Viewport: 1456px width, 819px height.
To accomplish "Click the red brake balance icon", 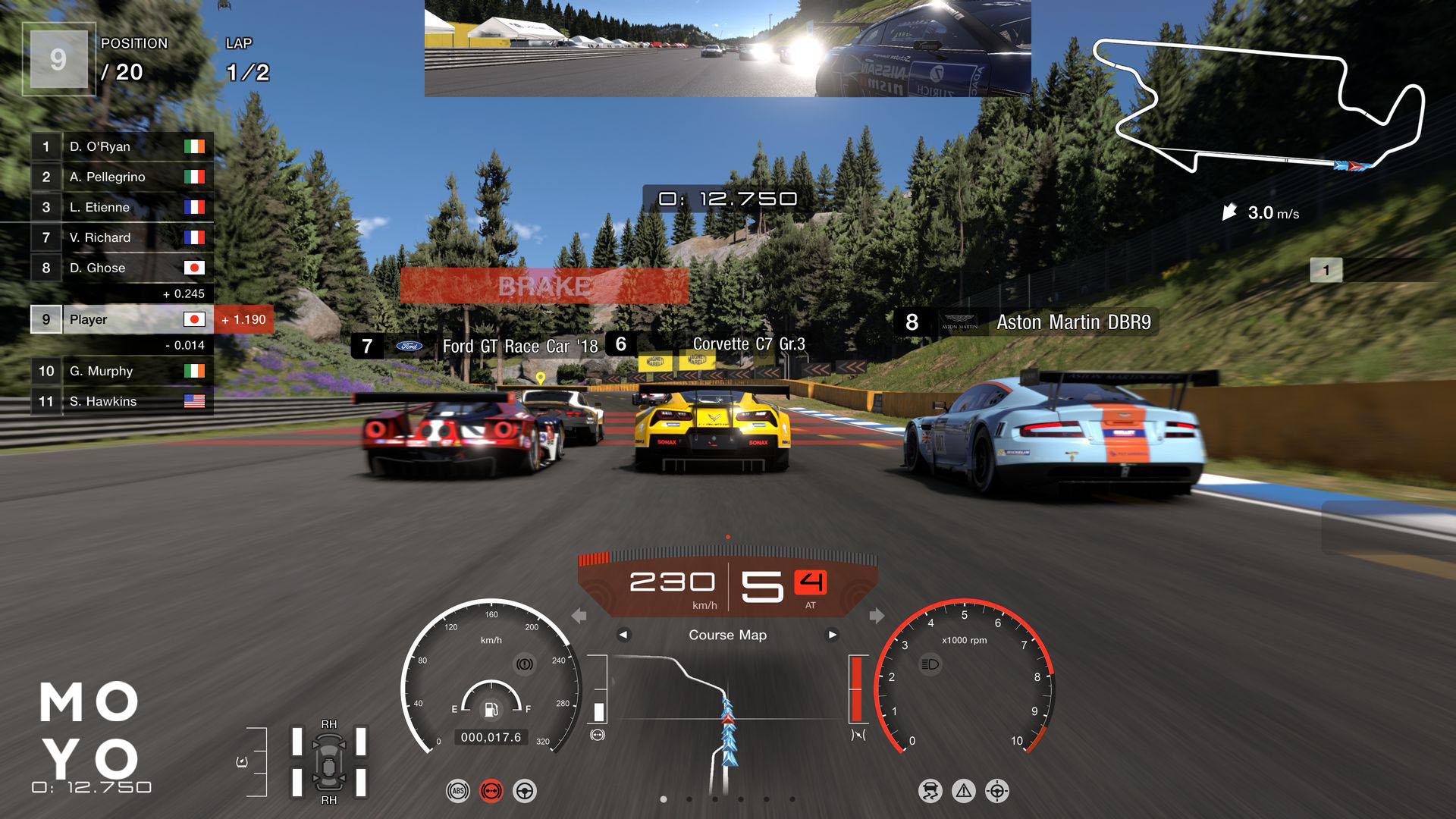I will (x=491, y=789).
